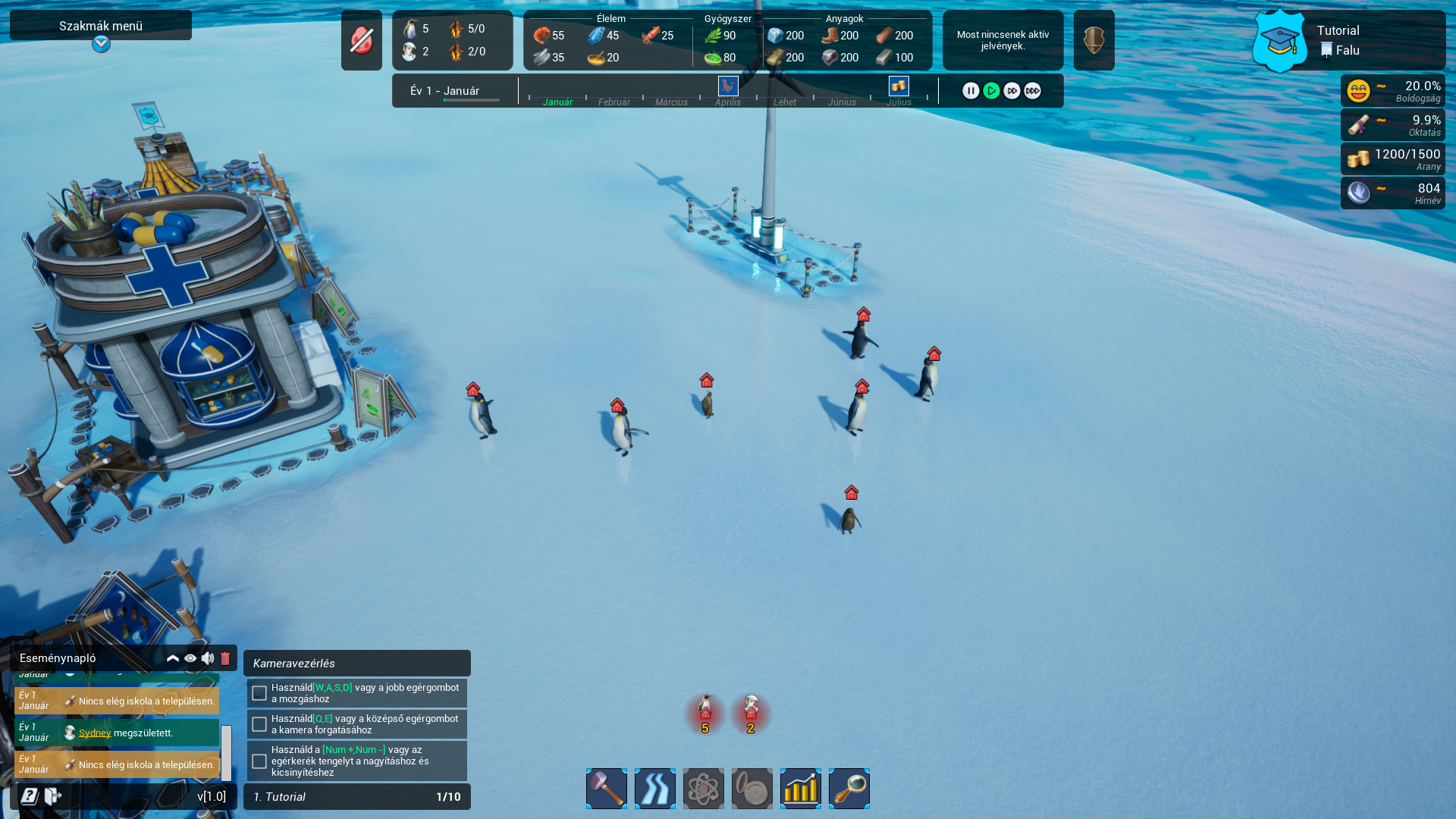The height and width of the screenshot is (819, 1456).
Task: Select the gold coins marker in July
Action: 899,86
